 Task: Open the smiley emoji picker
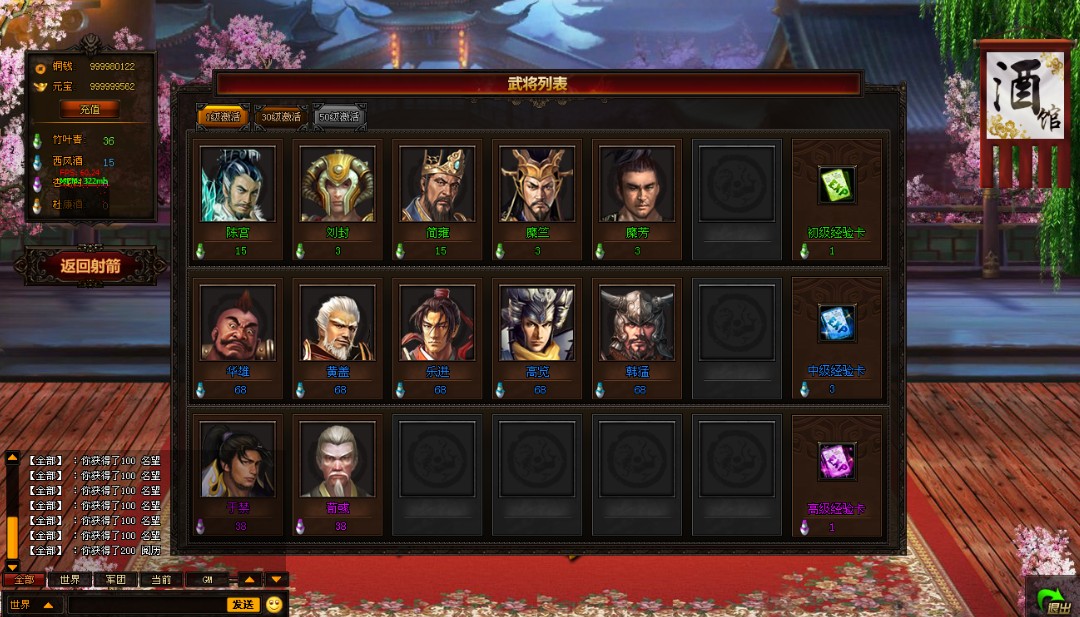(x=274, y=604)
